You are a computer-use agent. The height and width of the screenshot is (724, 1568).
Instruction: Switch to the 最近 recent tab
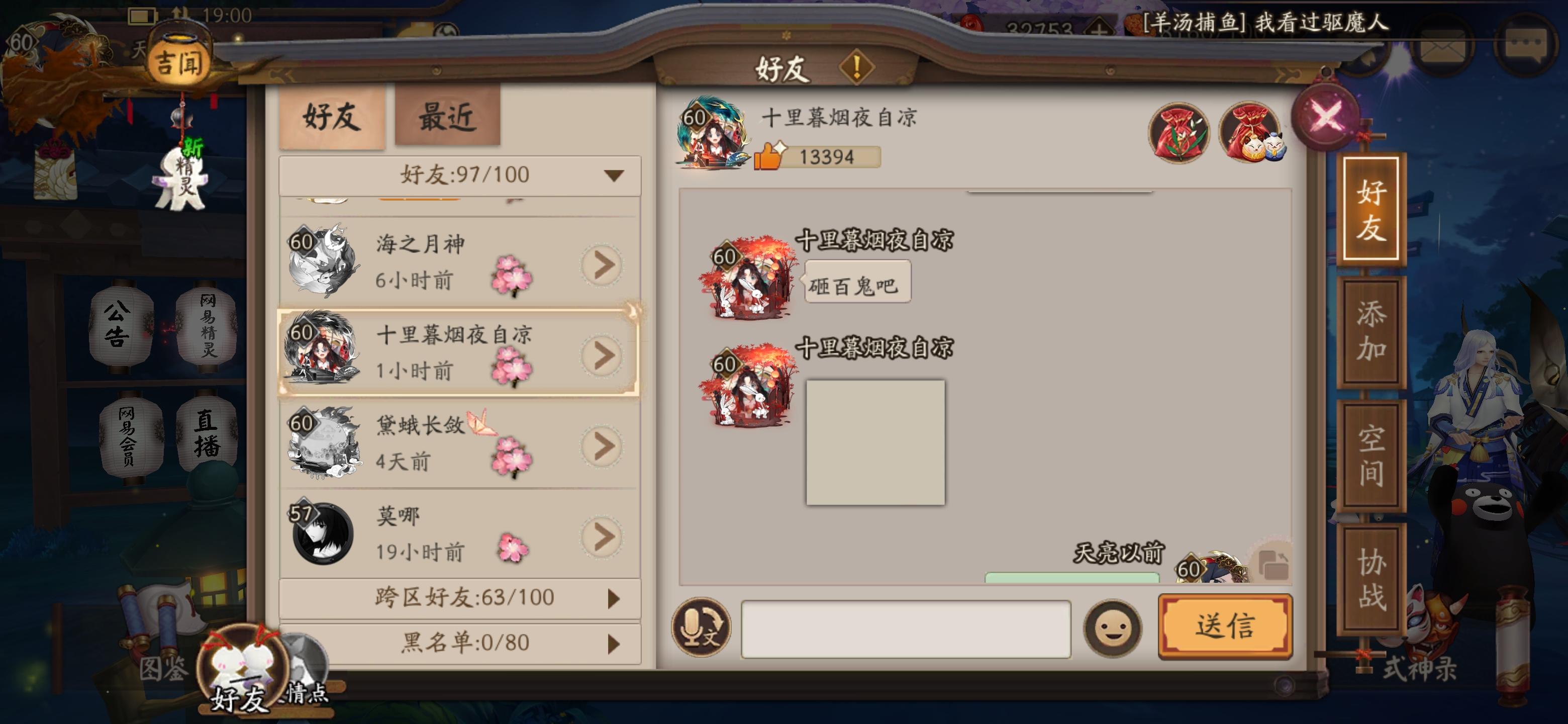point(446,118)
